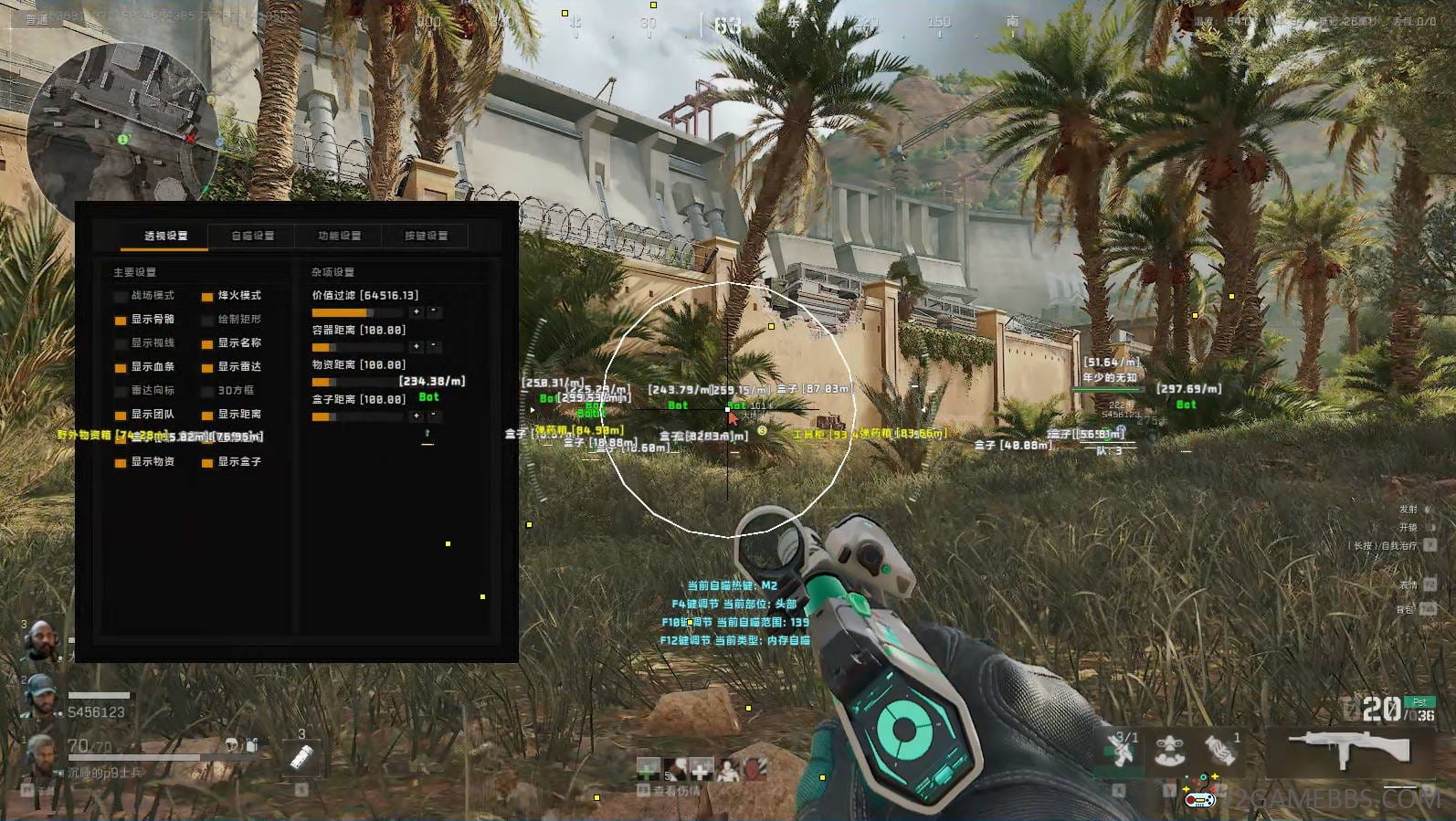Toggle the 显示名称 checkbox
Screen dimensions: 1456x821
(x=207, y=343)
